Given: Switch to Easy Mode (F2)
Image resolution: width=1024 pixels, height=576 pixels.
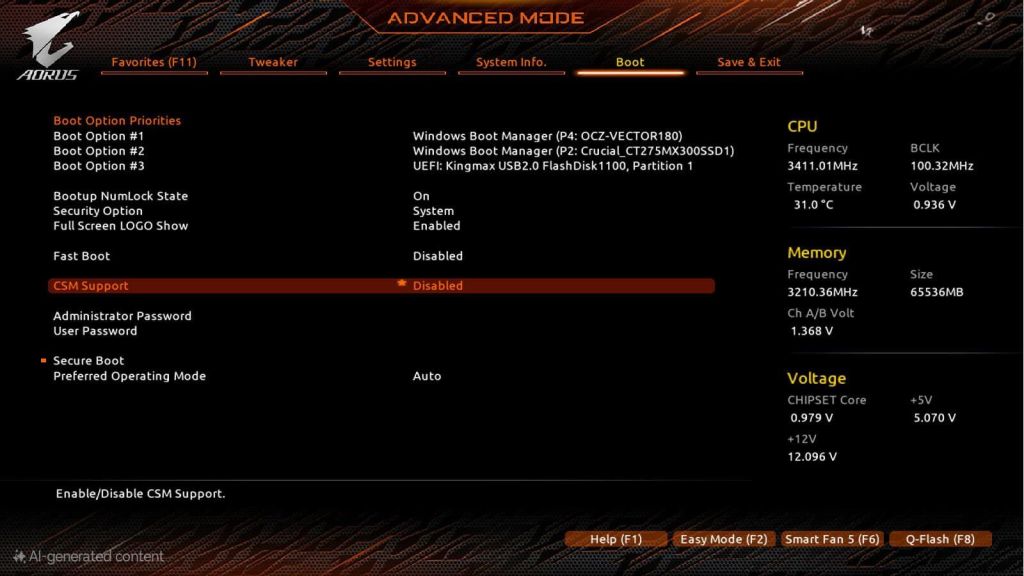Looking at the screenshot, I should coord(723,539).
